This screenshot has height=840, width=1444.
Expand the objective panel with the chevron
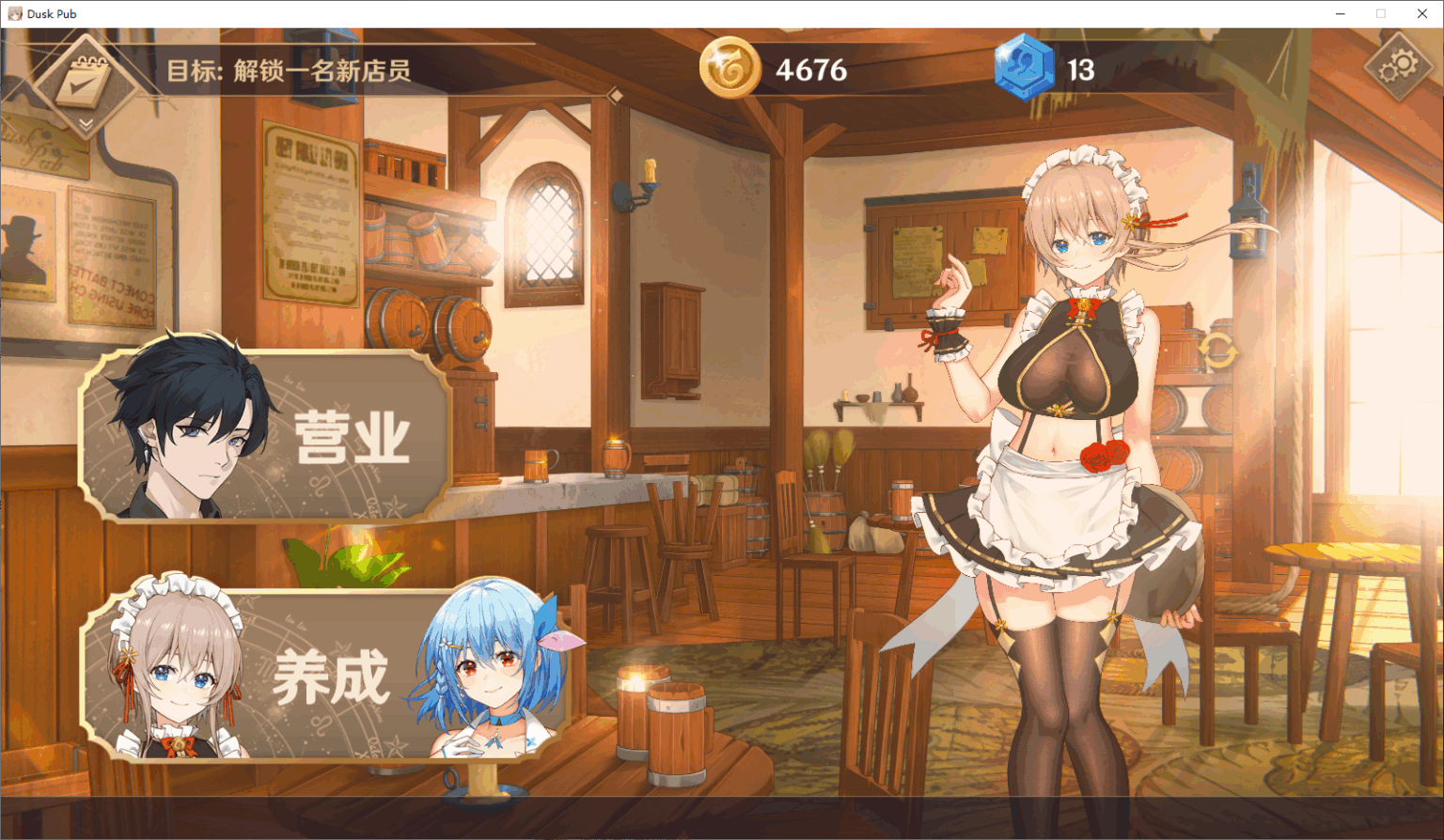86,123
